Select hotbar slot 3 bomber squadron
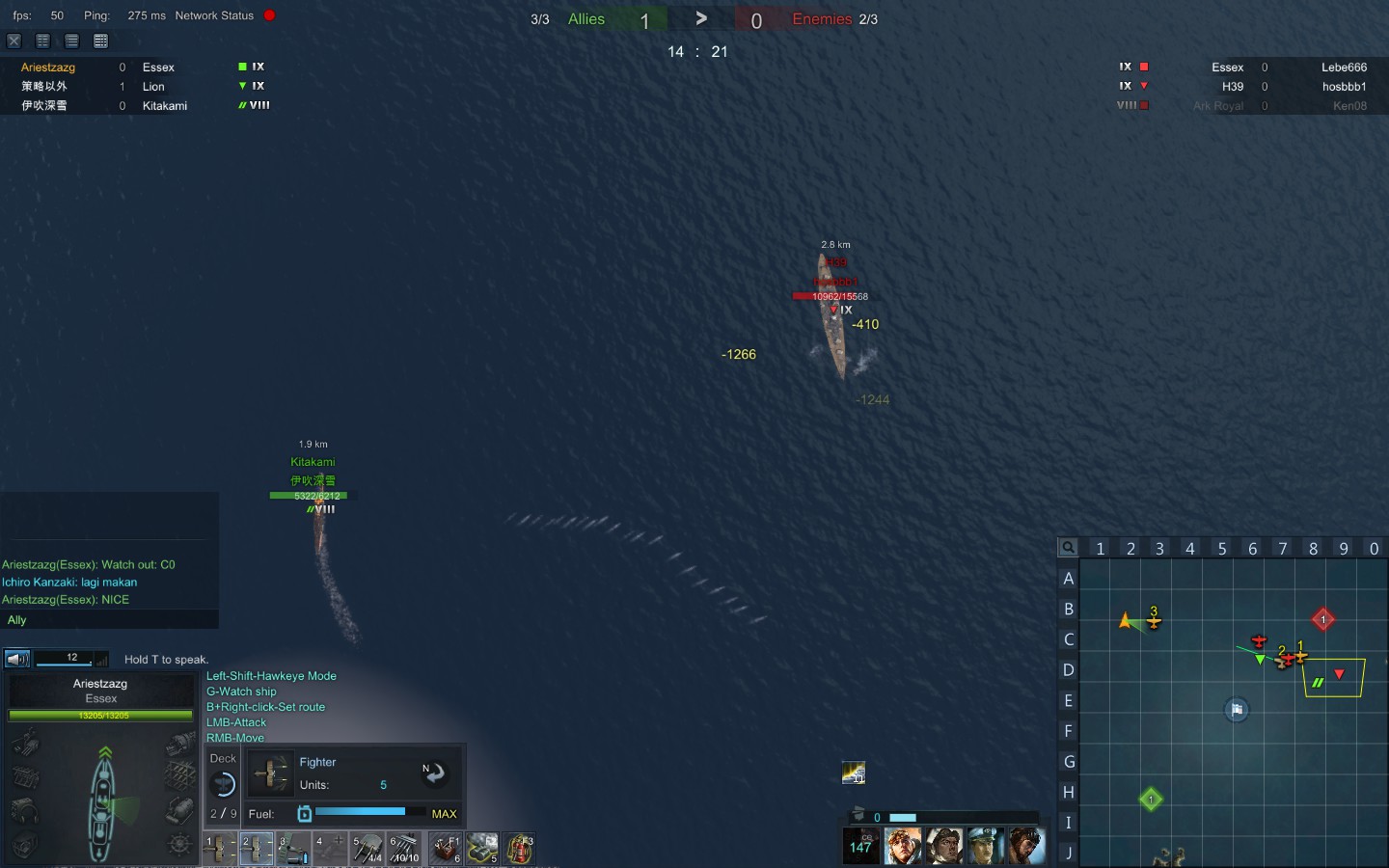Viewport: 1389px width, 868px height. 292,849
